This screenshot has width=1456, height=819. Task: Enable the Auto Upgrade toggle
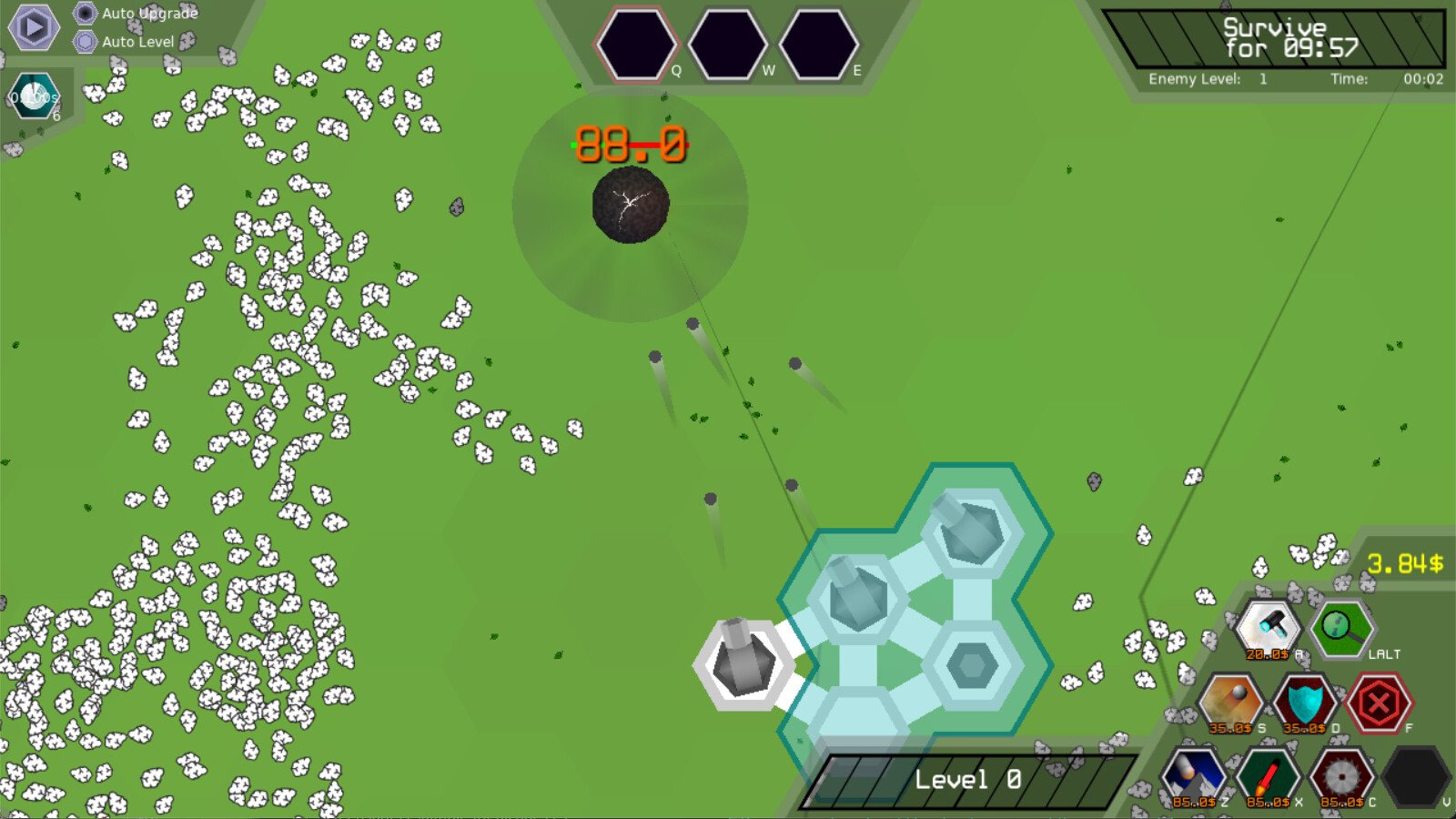coord(85,14)
